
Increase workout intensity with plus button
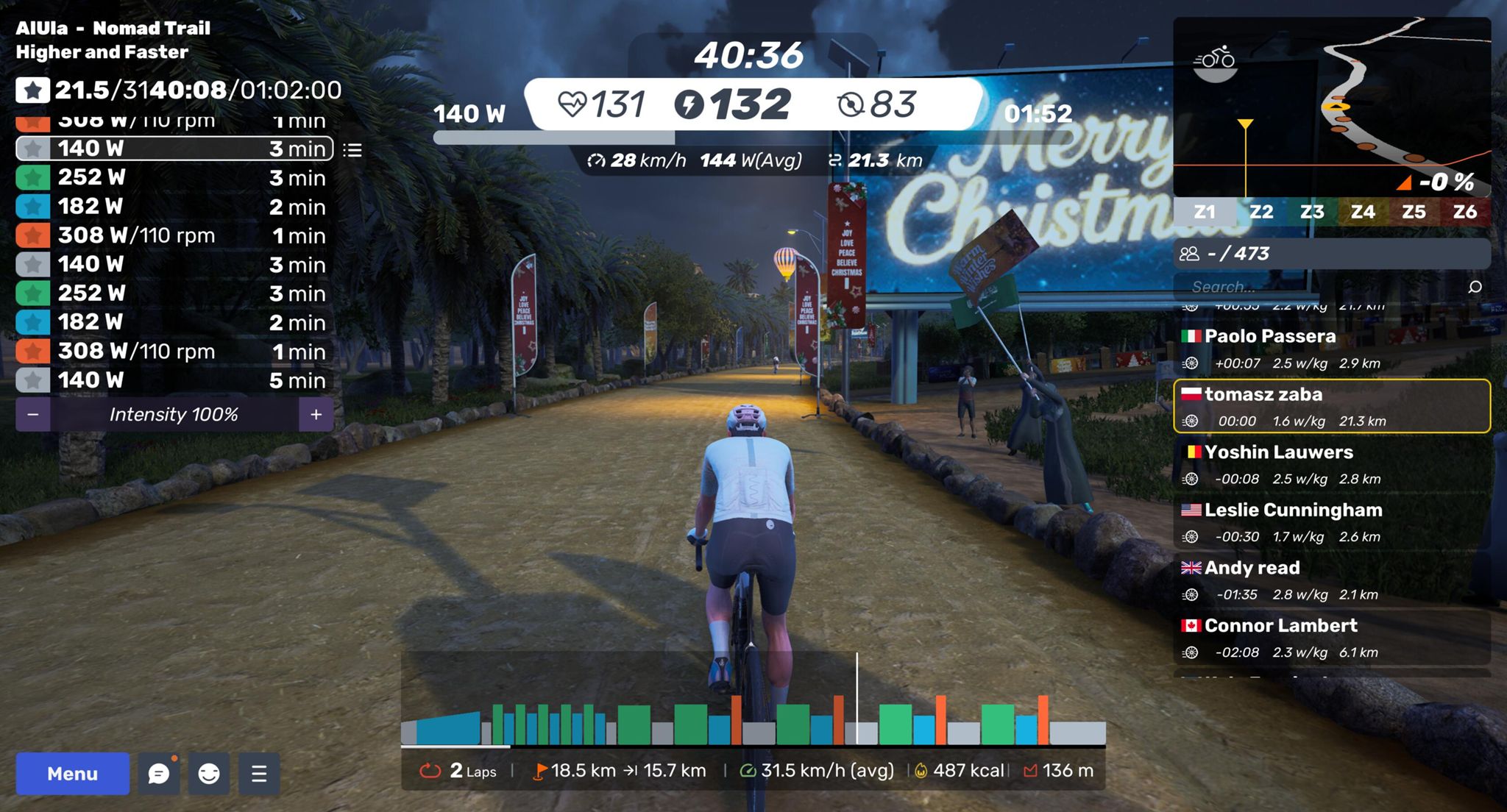[x=316, y=415]
